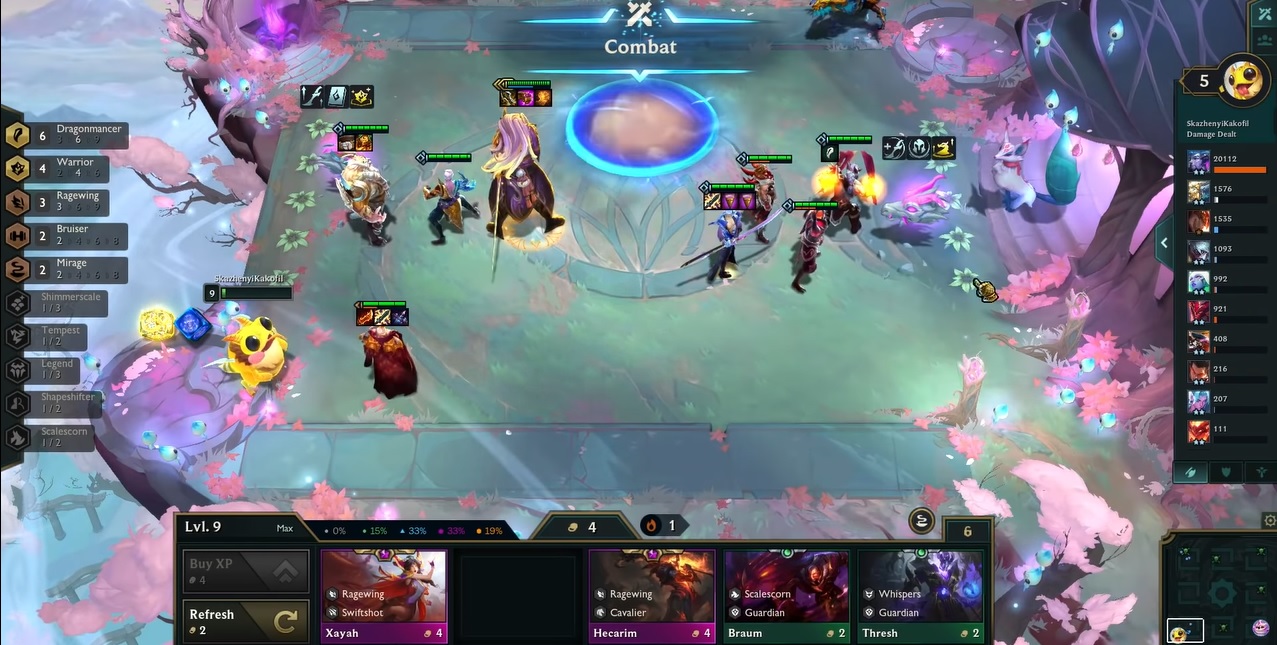1277x645 pixels.
Task: Buy Xayah from the shop
Action: tap(383, 594)
